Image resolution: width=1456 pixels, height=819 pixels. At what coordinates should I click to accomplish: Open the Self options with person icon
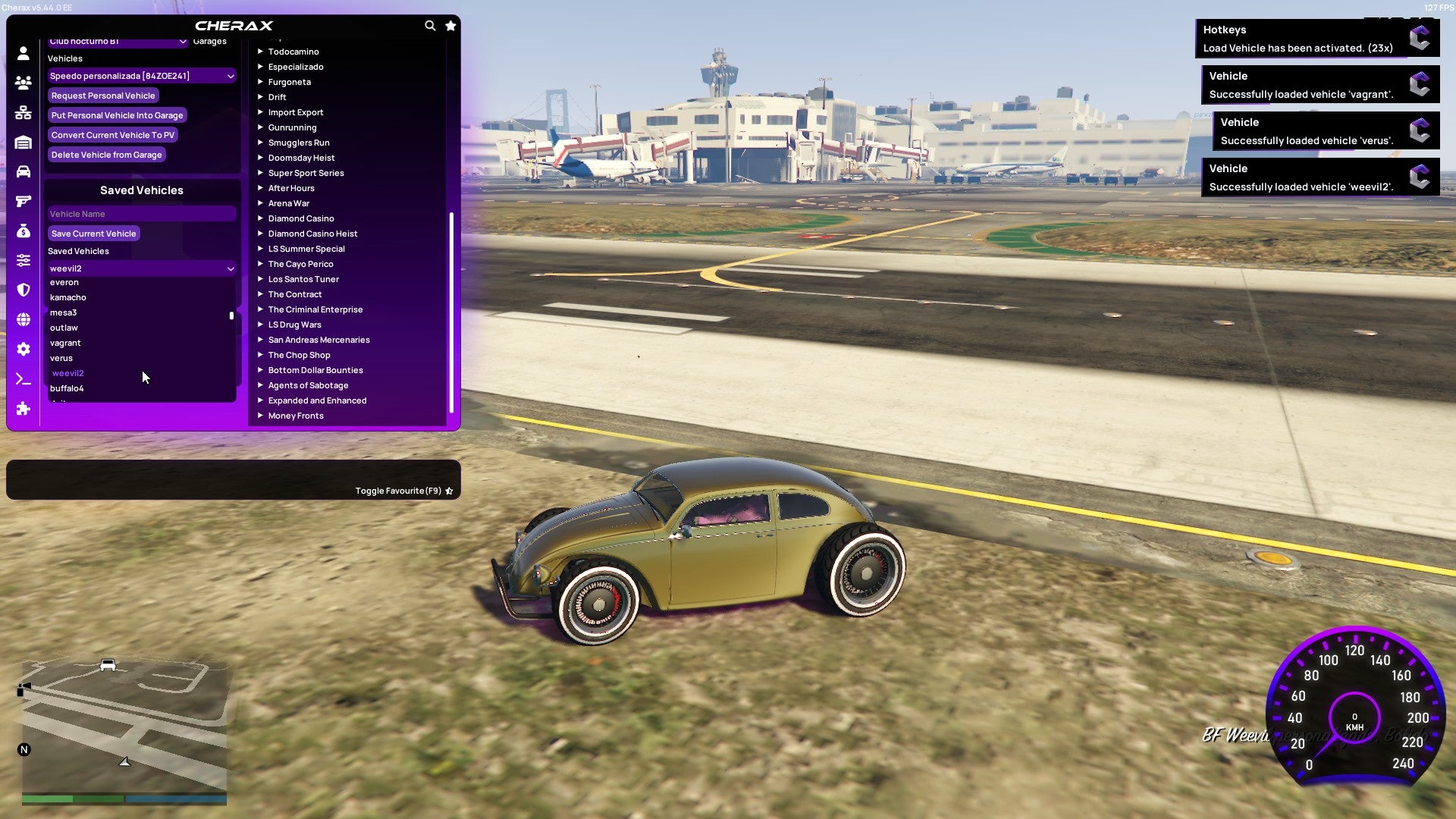tap(23, 53)
